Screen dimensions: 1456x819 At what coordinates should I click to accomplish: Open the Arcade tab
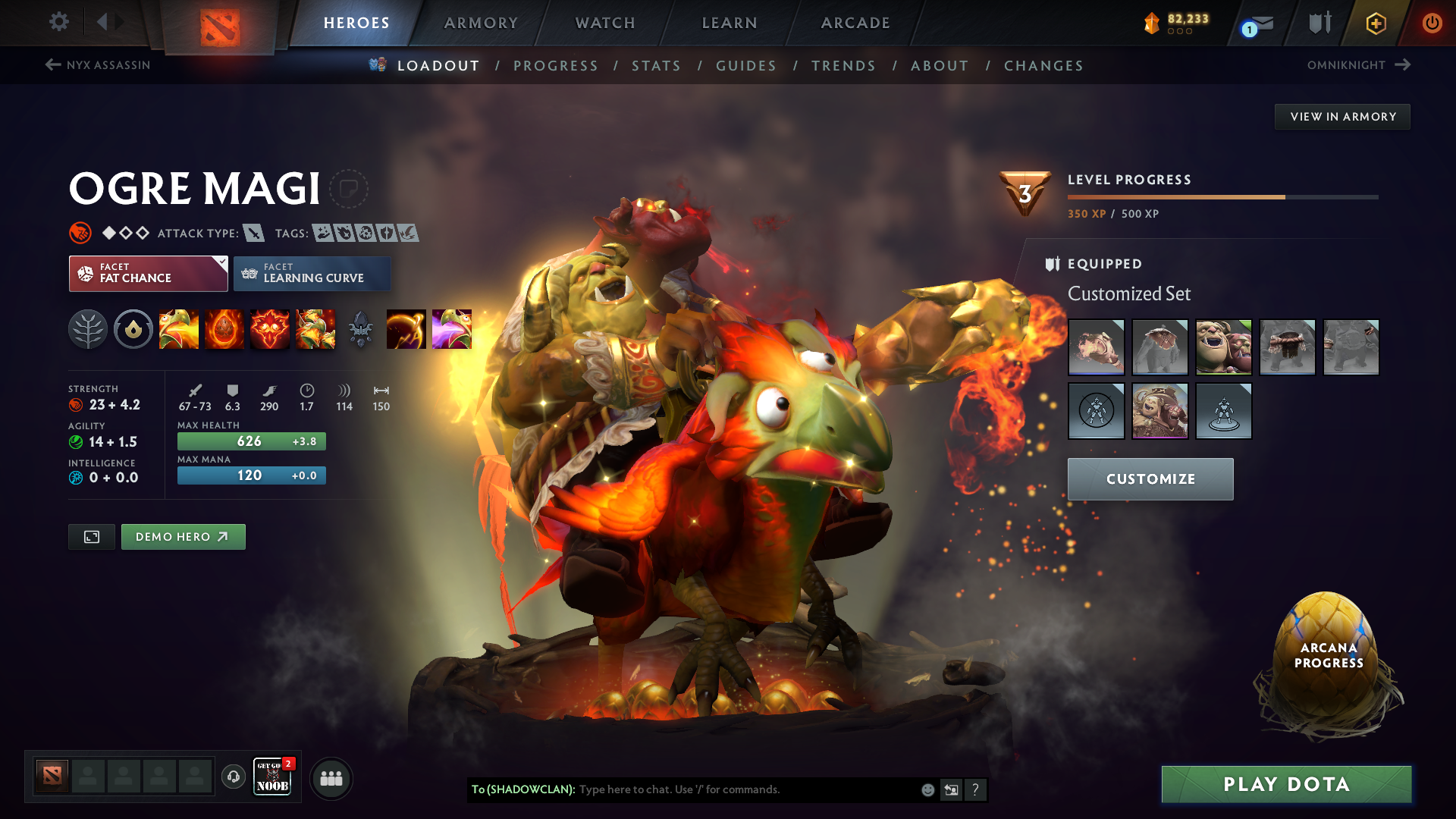point(855,23)
